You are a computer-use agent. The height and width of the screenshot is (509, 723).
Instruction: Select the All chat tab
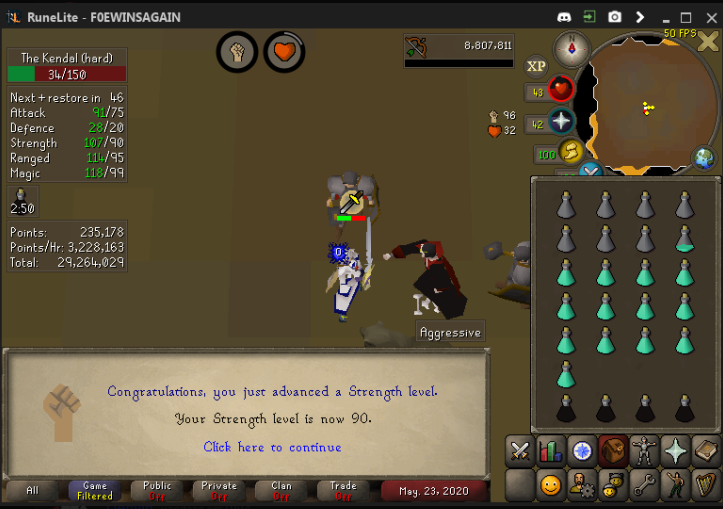click(33, 490)
